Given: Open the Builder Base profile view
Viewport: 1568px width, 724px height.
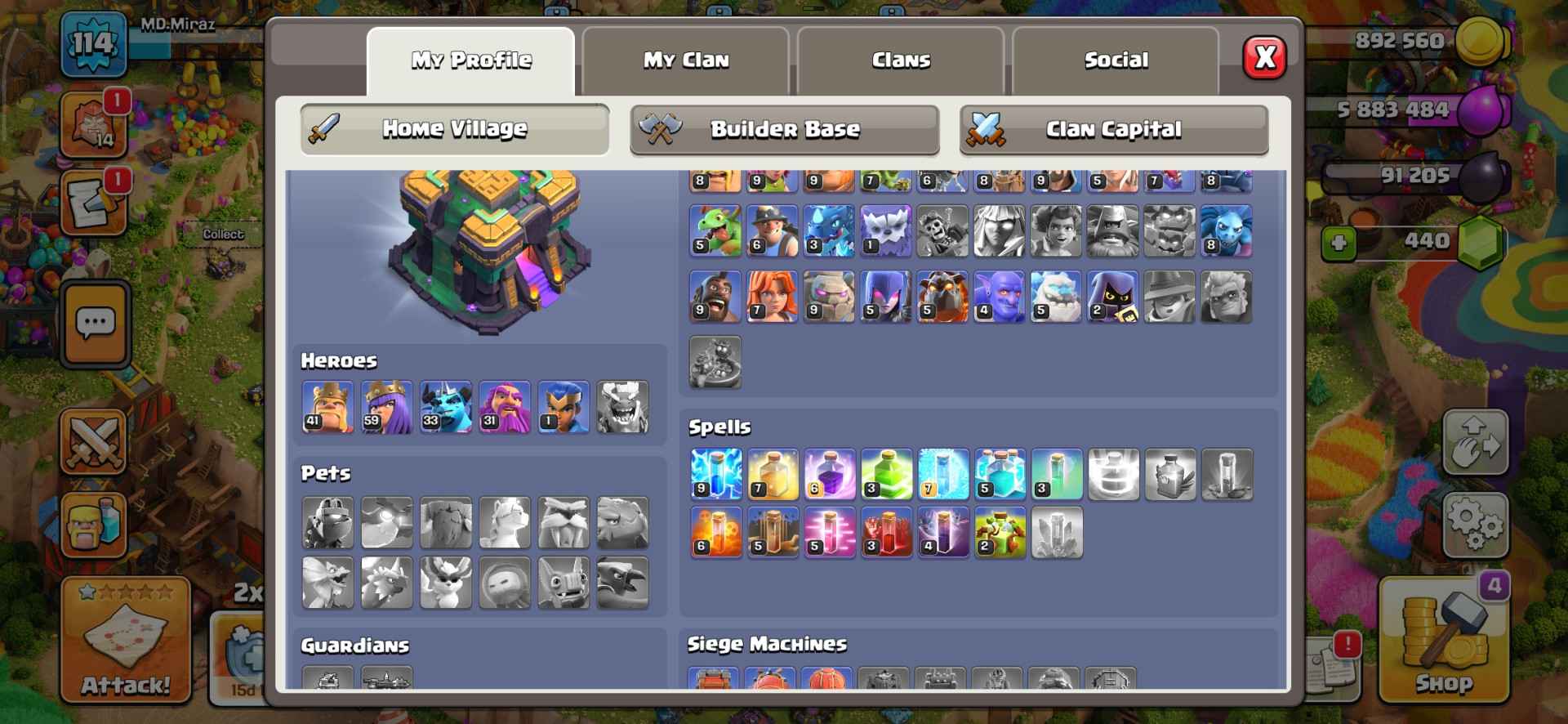Looking at the screenshot, I should point(784,128).
